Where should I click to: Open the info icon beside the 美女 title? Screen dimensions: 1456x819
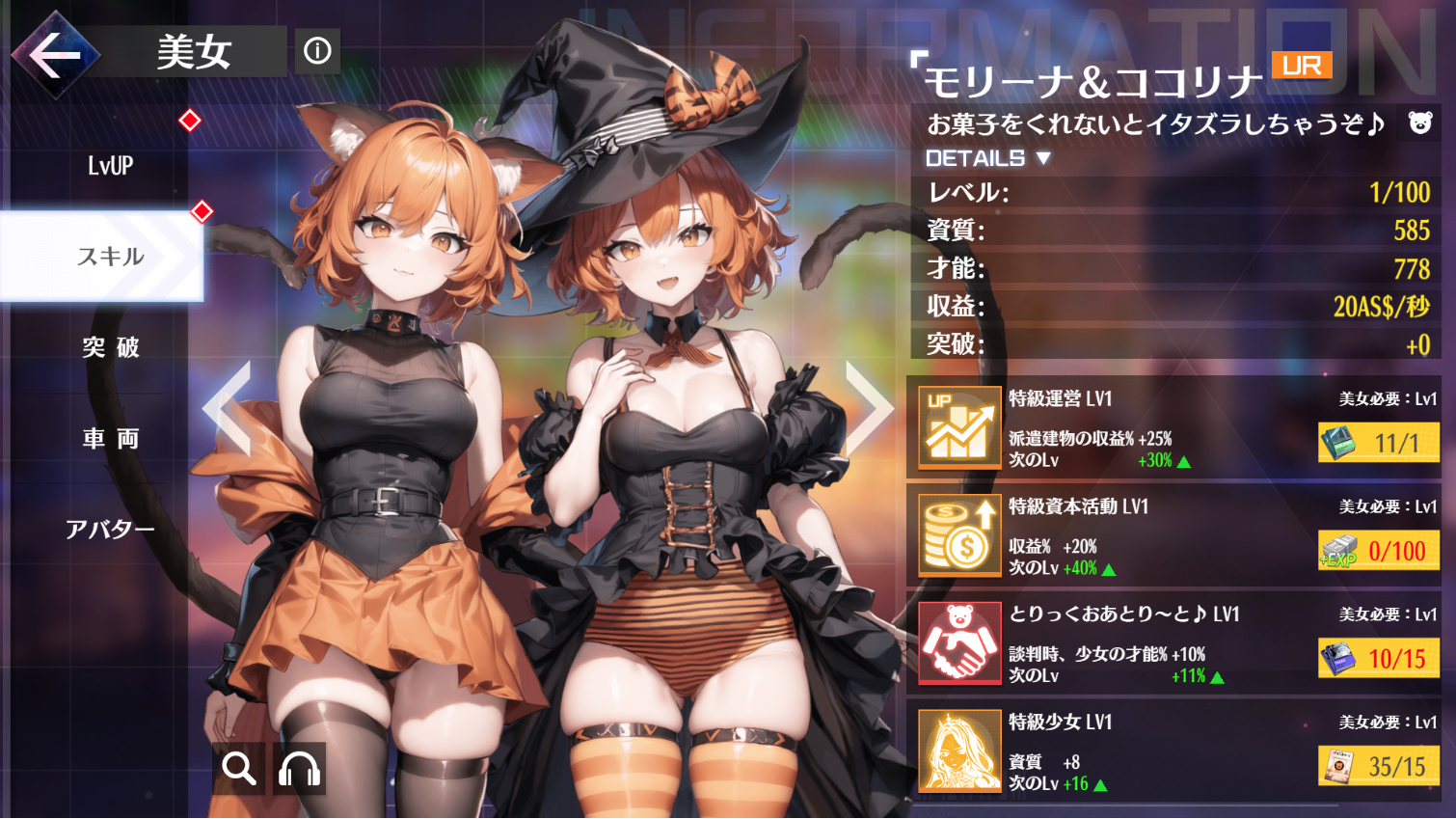tap(318, 52)
